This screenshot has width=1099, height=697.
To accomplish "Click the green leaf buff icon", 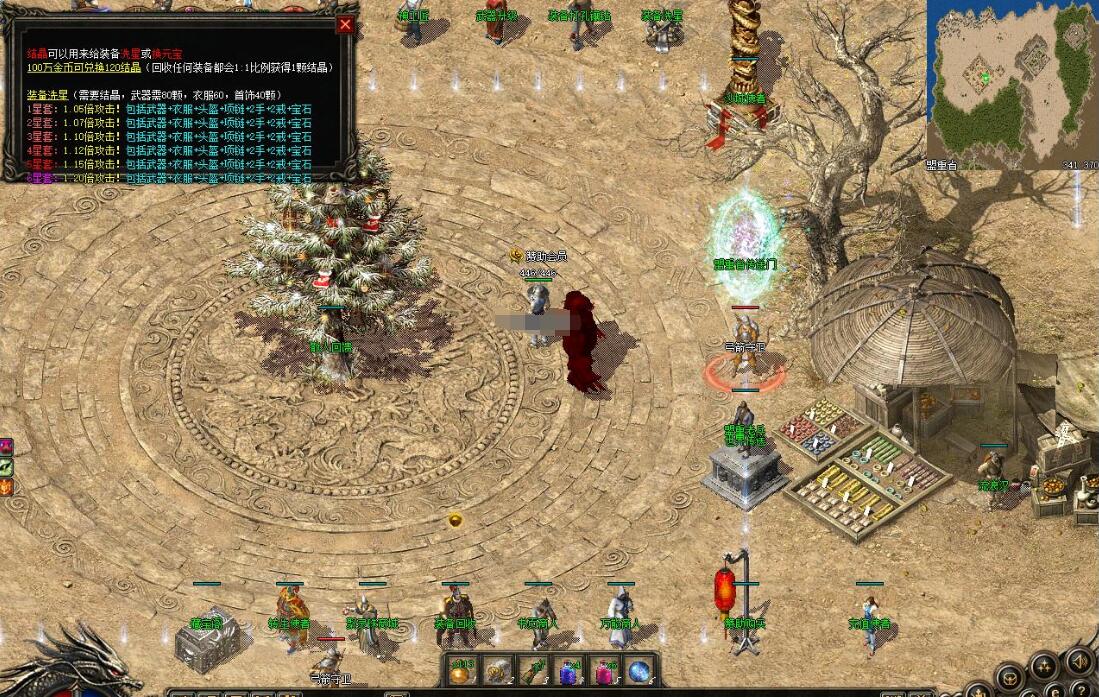I will (x=5, y=466).
